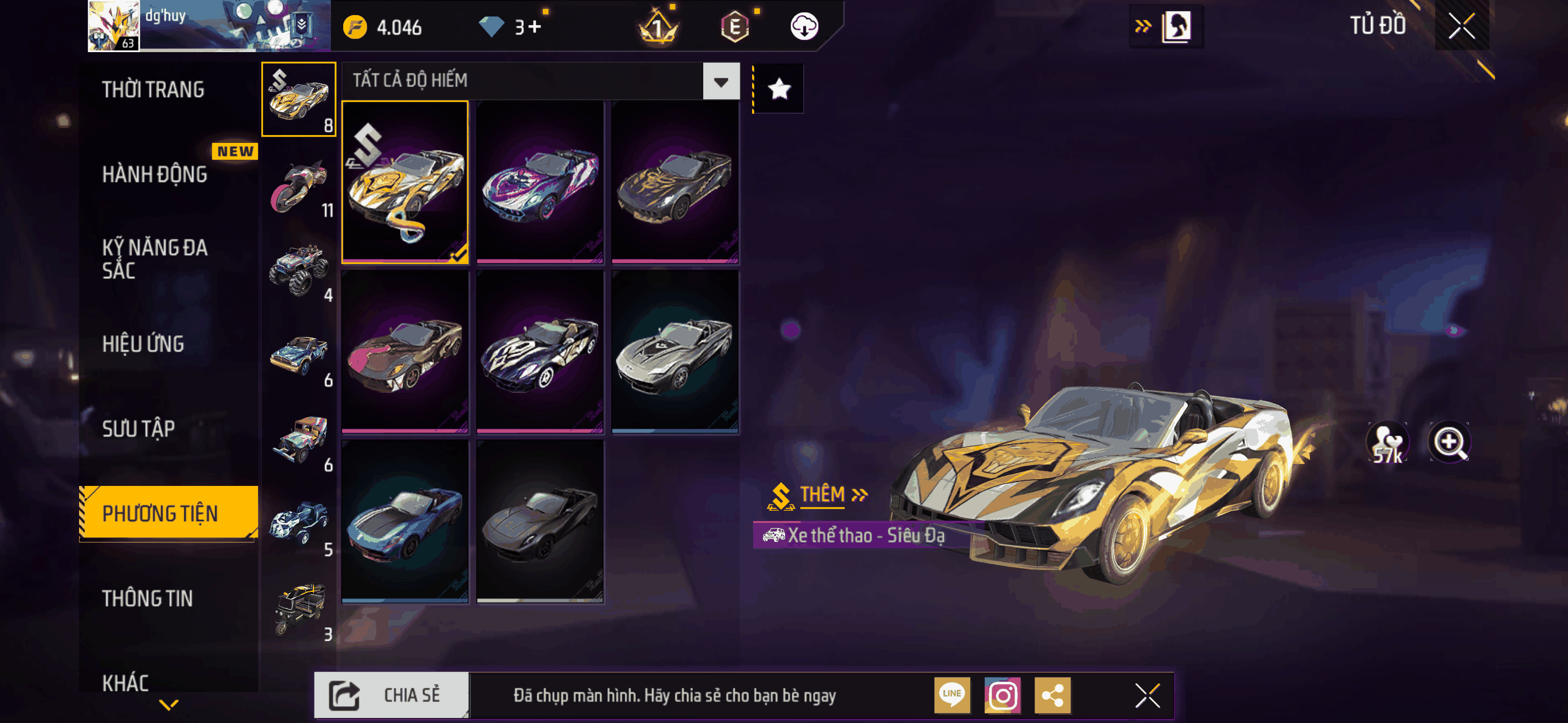Toggle the star favorites filter

779,90
